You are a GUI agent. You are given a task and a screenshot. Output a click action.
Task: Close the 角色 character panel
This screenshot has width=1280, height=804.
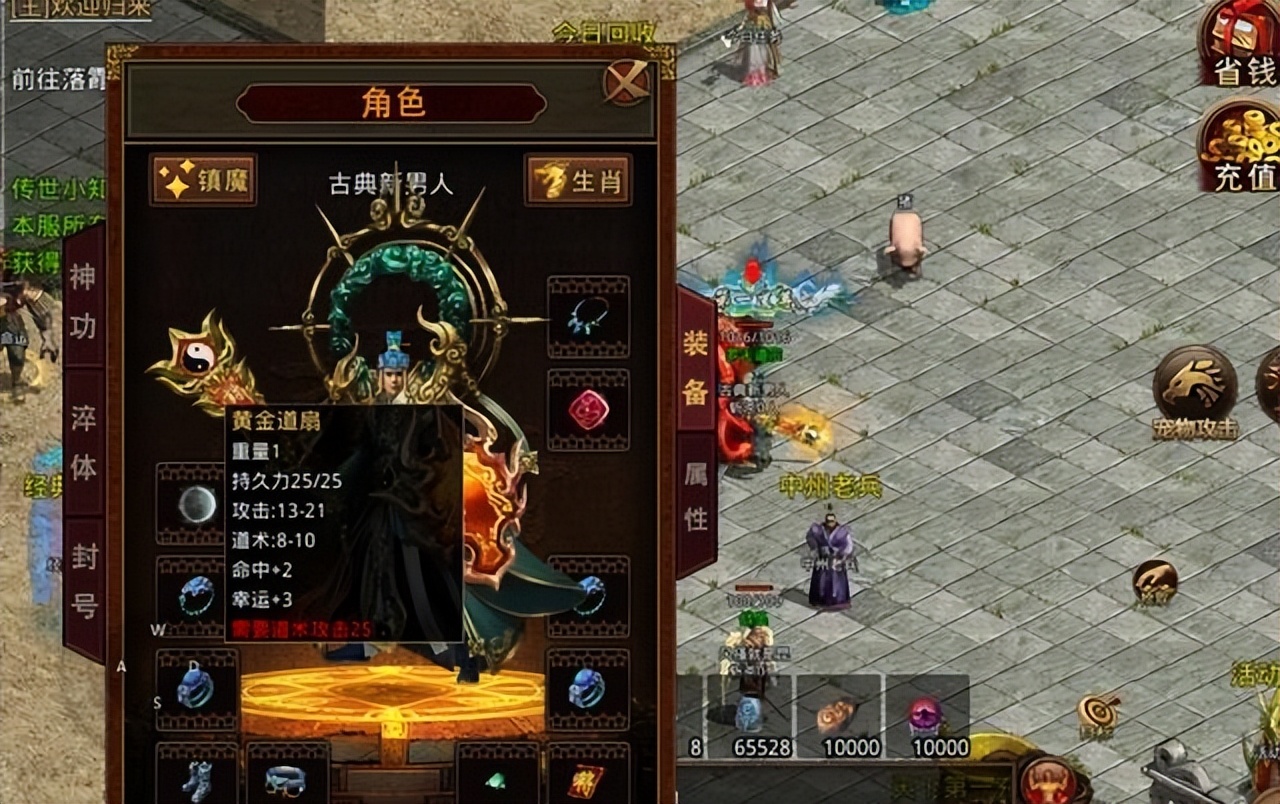[x=627, y=82]
